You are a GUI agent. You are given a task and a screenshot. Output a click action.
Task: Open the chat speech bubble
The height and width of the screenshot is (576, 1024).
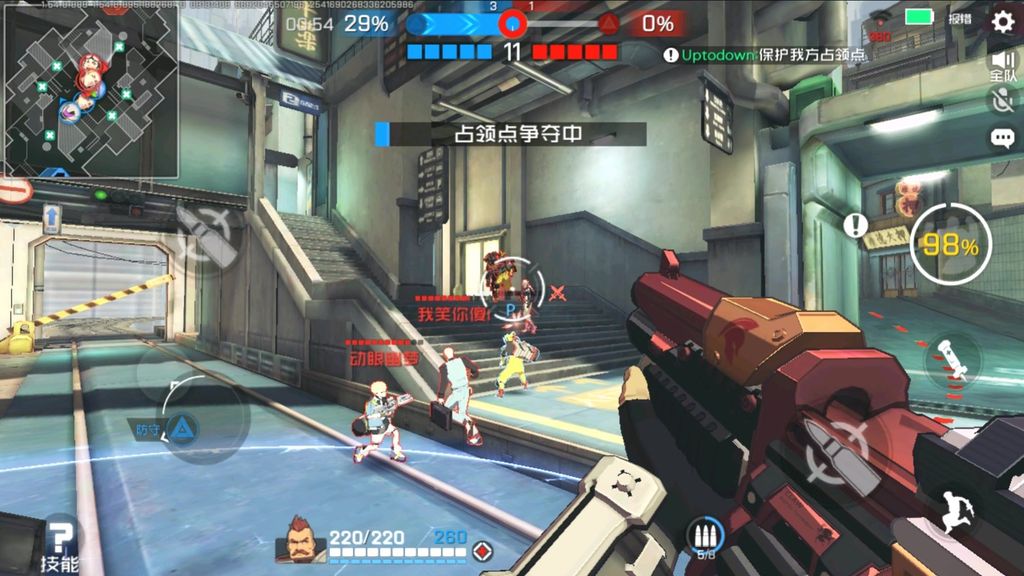coord(1001,139)
